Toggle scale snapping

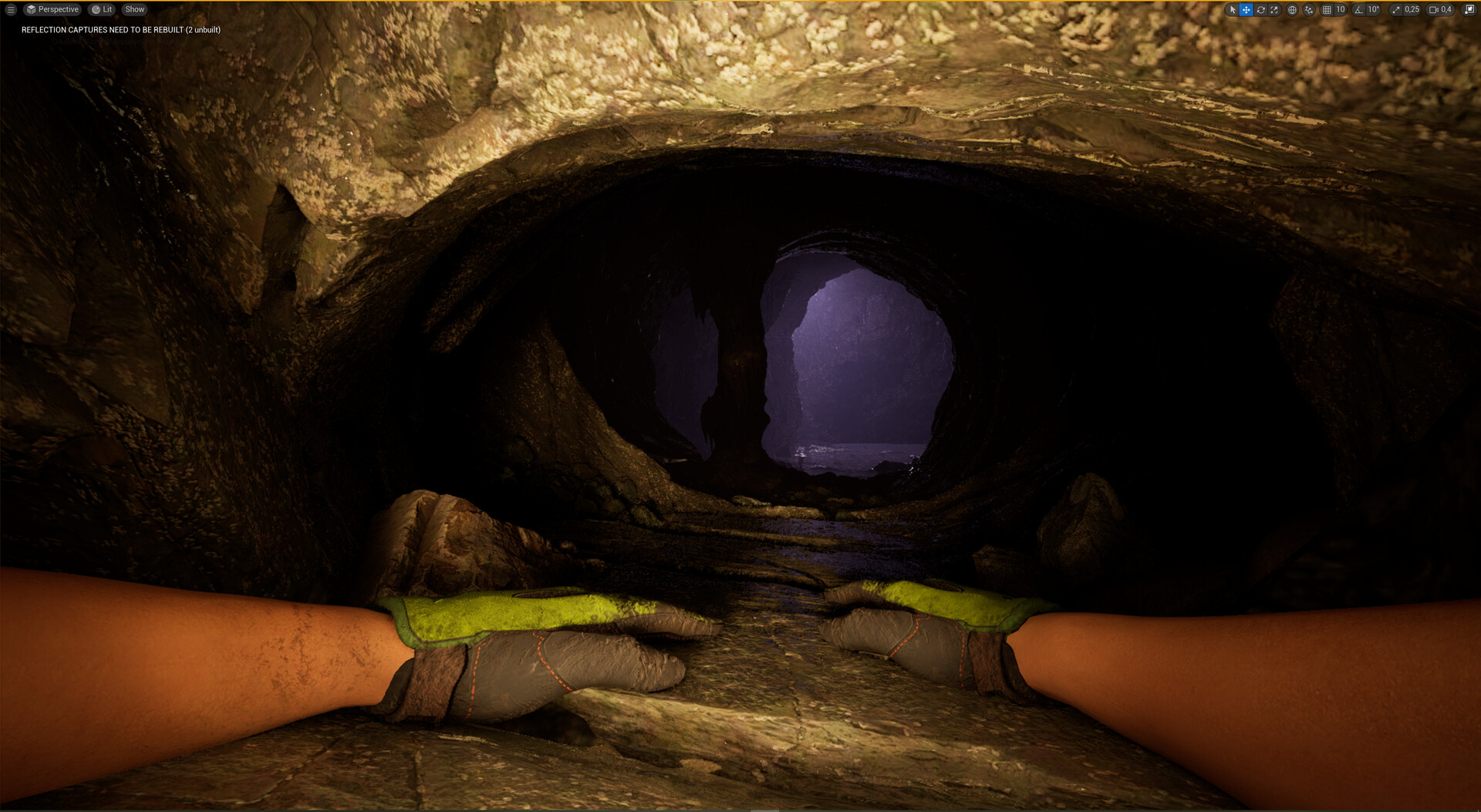1395,9
